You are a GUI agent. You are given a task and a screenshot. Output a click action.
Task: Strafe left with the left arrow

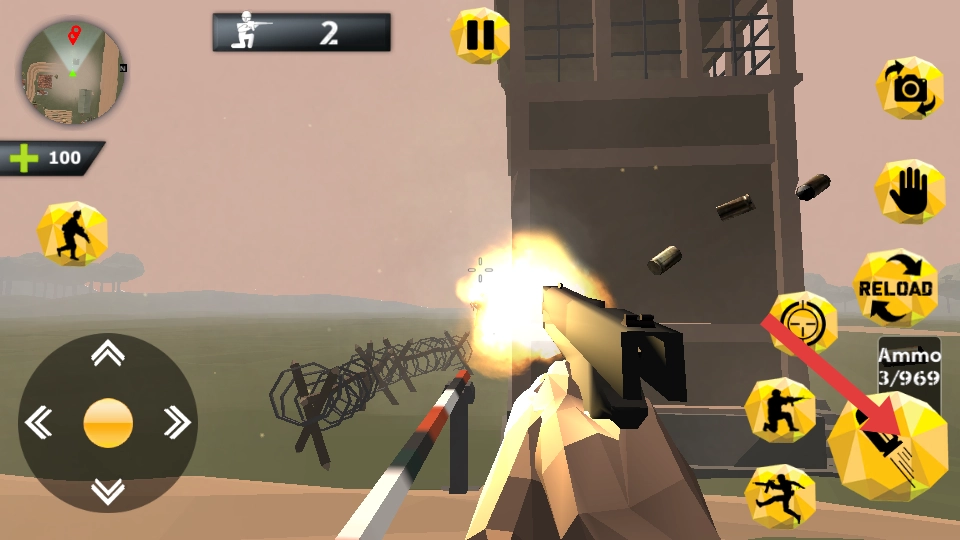click(x=39, y=422)
